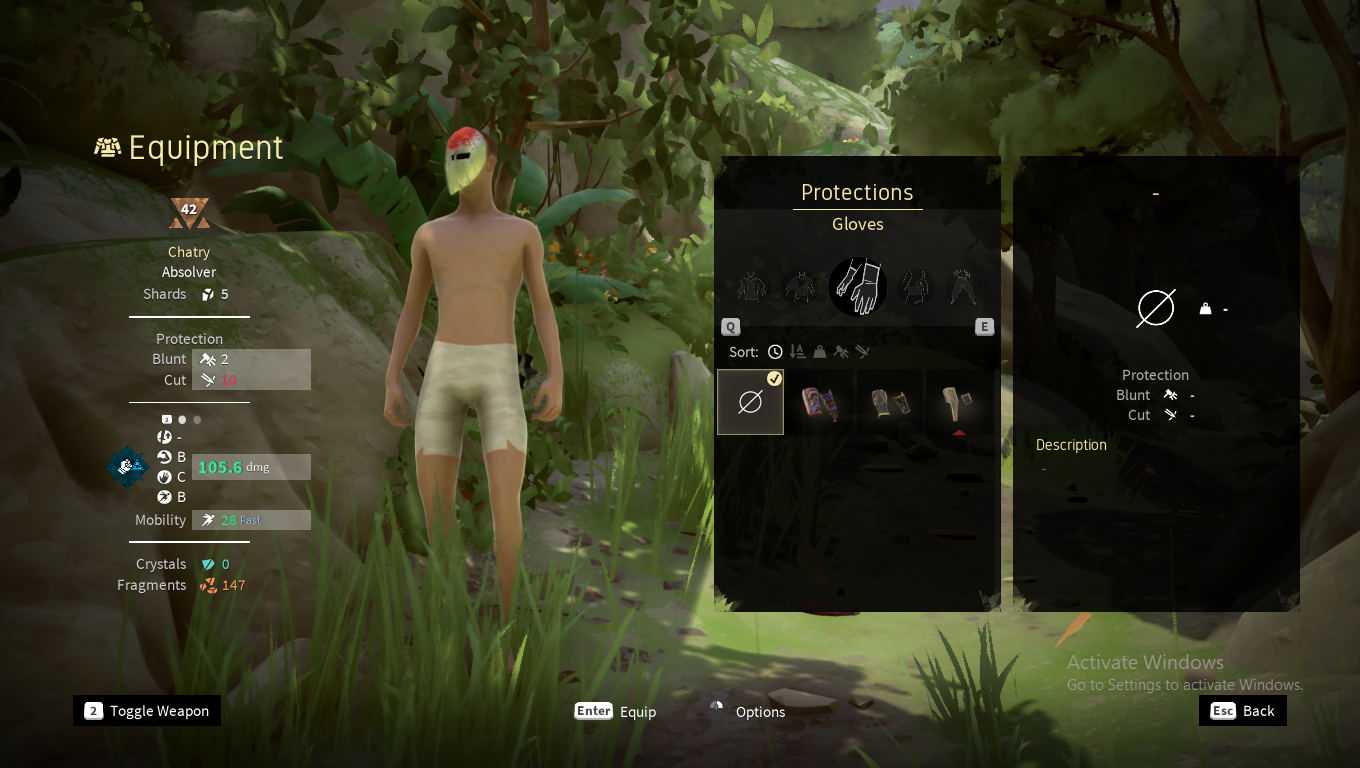Open the Options prompt
The height and width of the screenshot is (768, 1360).
(x=748, y=711)
